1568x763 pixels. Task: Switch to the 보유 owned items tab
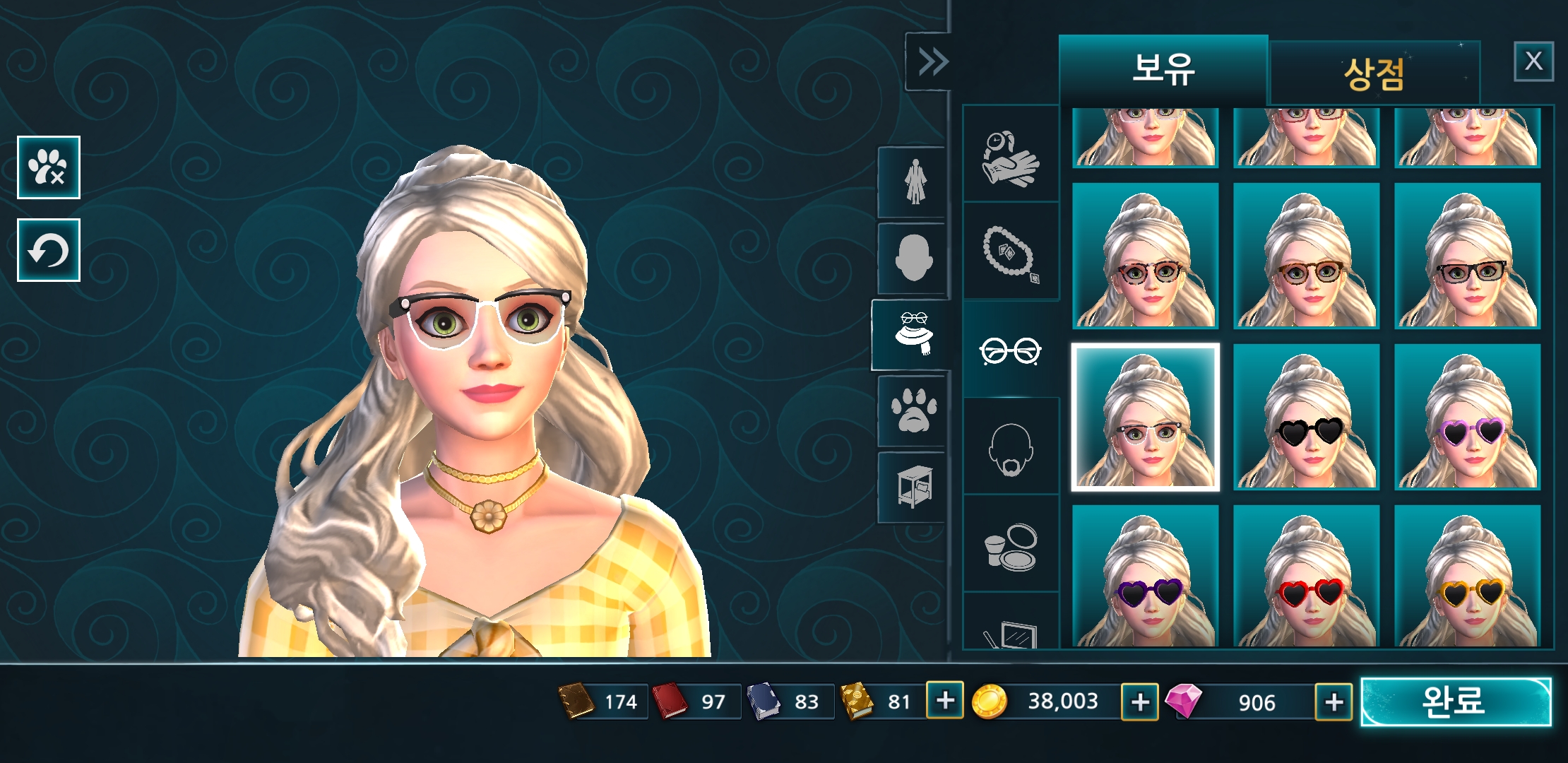[1163, 69]
